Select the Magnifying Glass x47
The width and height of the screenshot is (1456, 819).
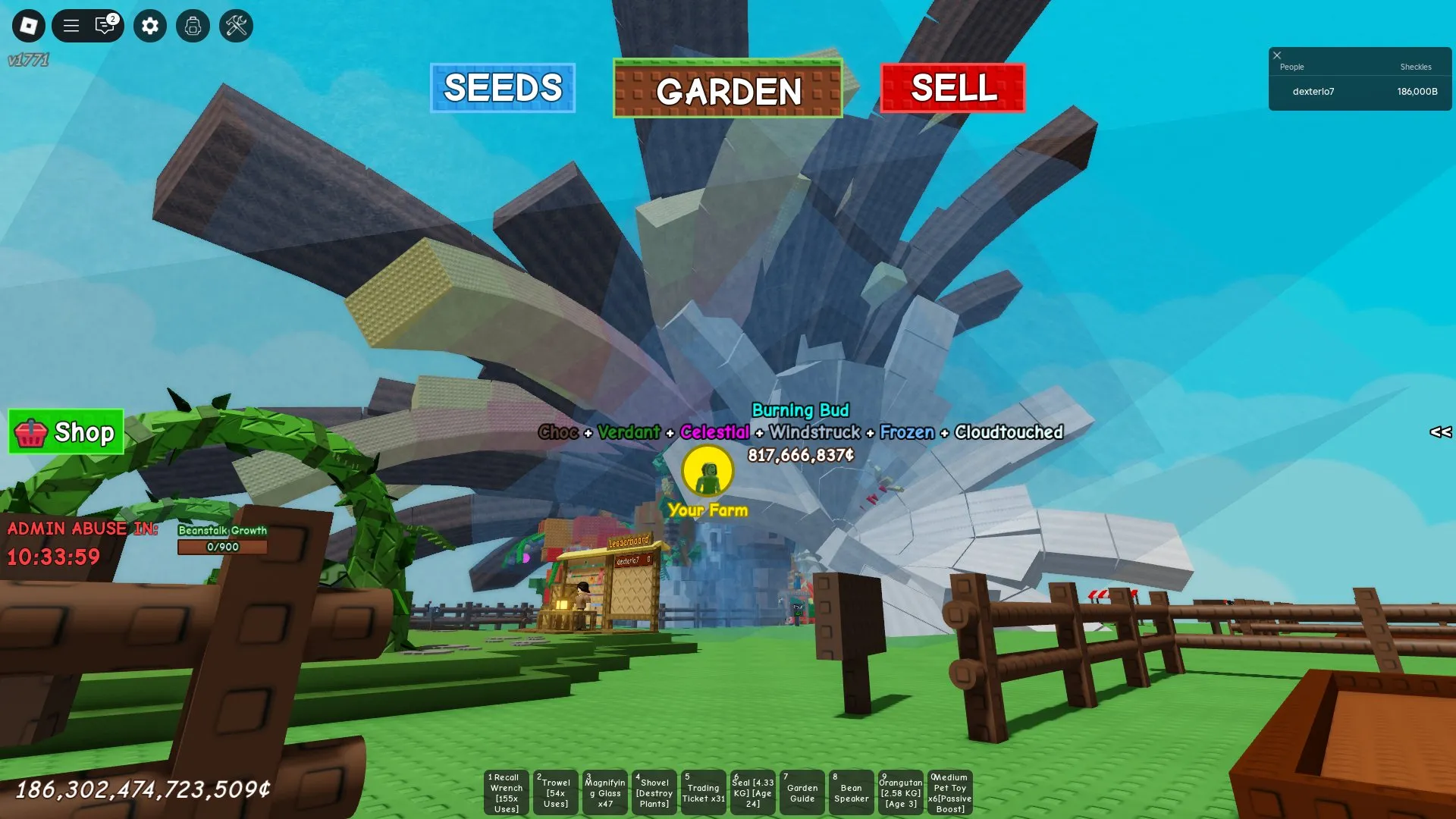coord(604,792)
